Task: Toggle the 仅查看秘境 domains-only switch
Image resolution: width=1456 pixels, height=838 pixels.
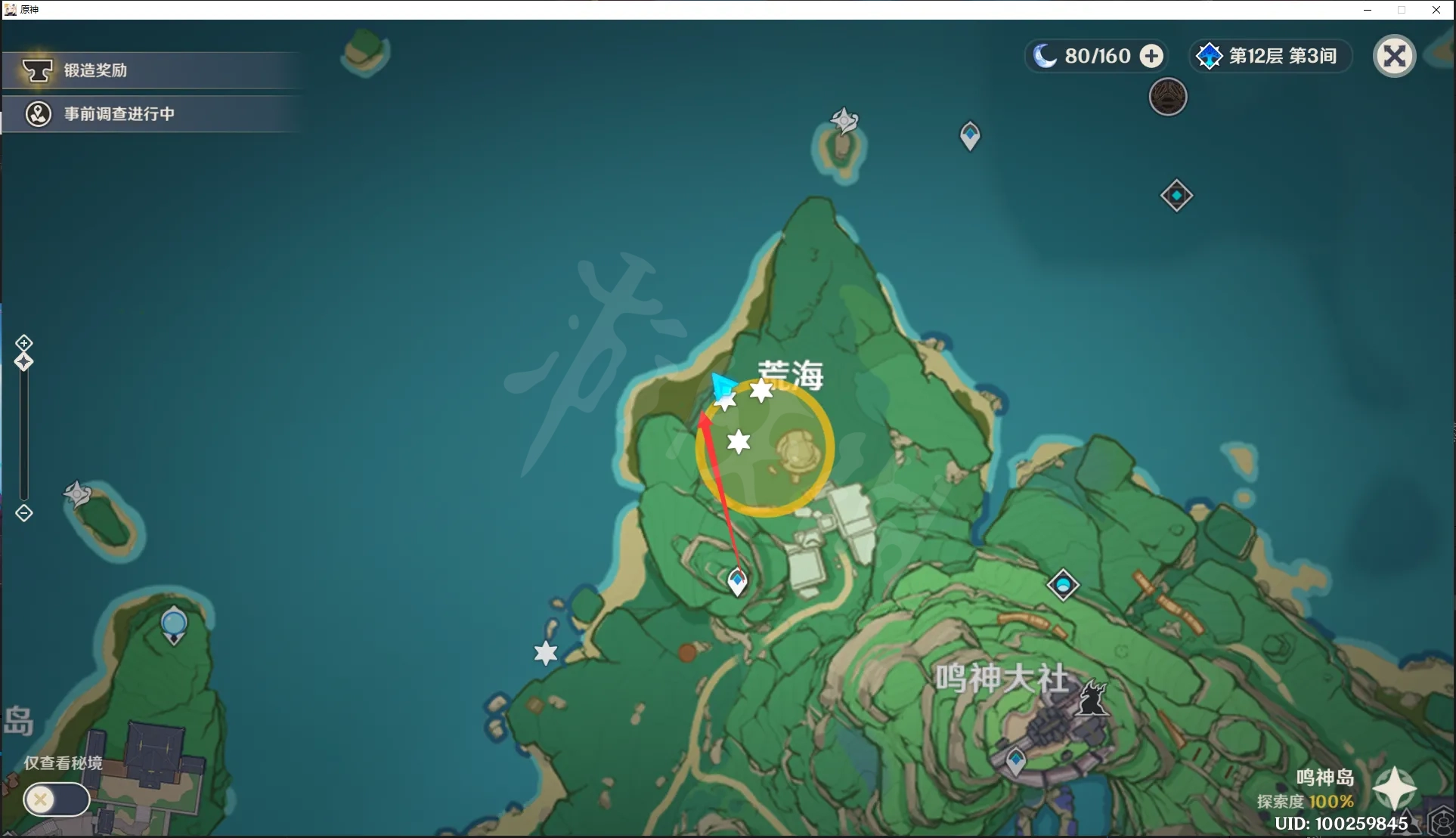Action: tap(56, 799)
